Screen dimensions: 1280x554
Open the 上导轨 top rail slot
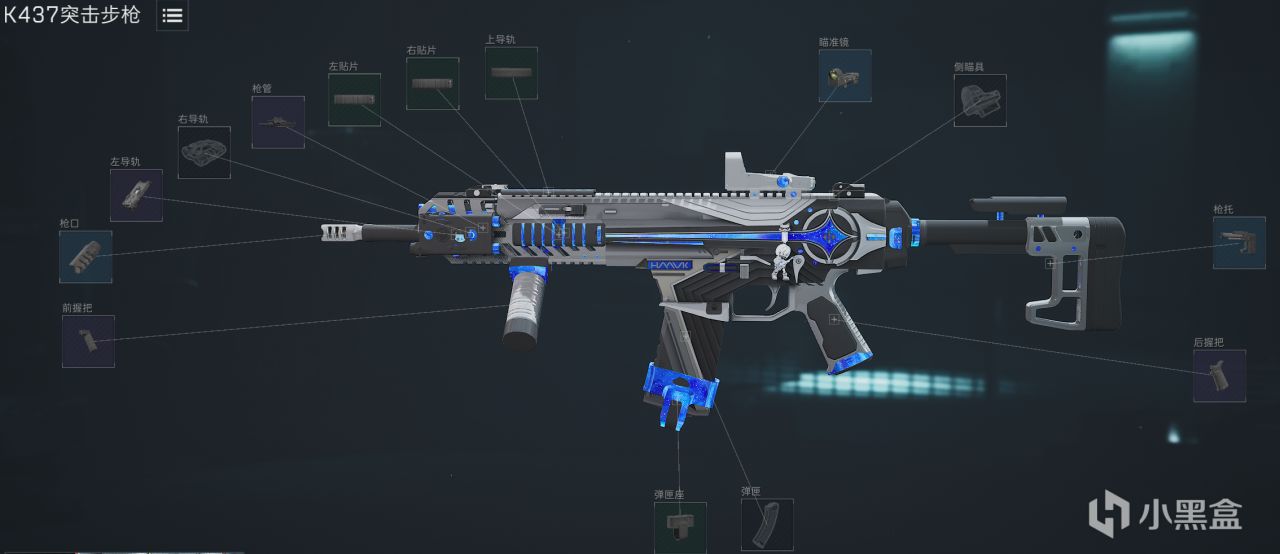(511, 73)
